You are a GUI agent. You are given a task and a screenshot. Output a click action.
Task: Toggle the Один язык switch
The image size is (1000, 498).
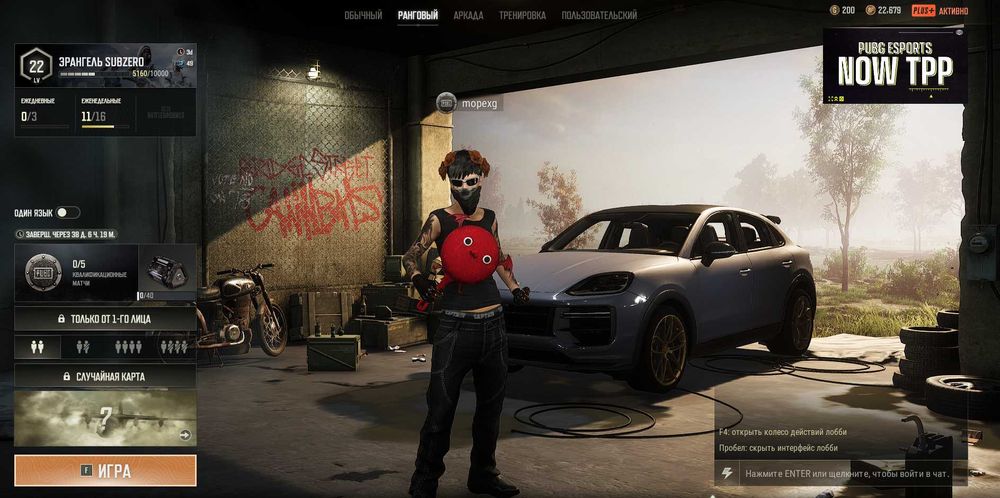click(x=68, y=212)
